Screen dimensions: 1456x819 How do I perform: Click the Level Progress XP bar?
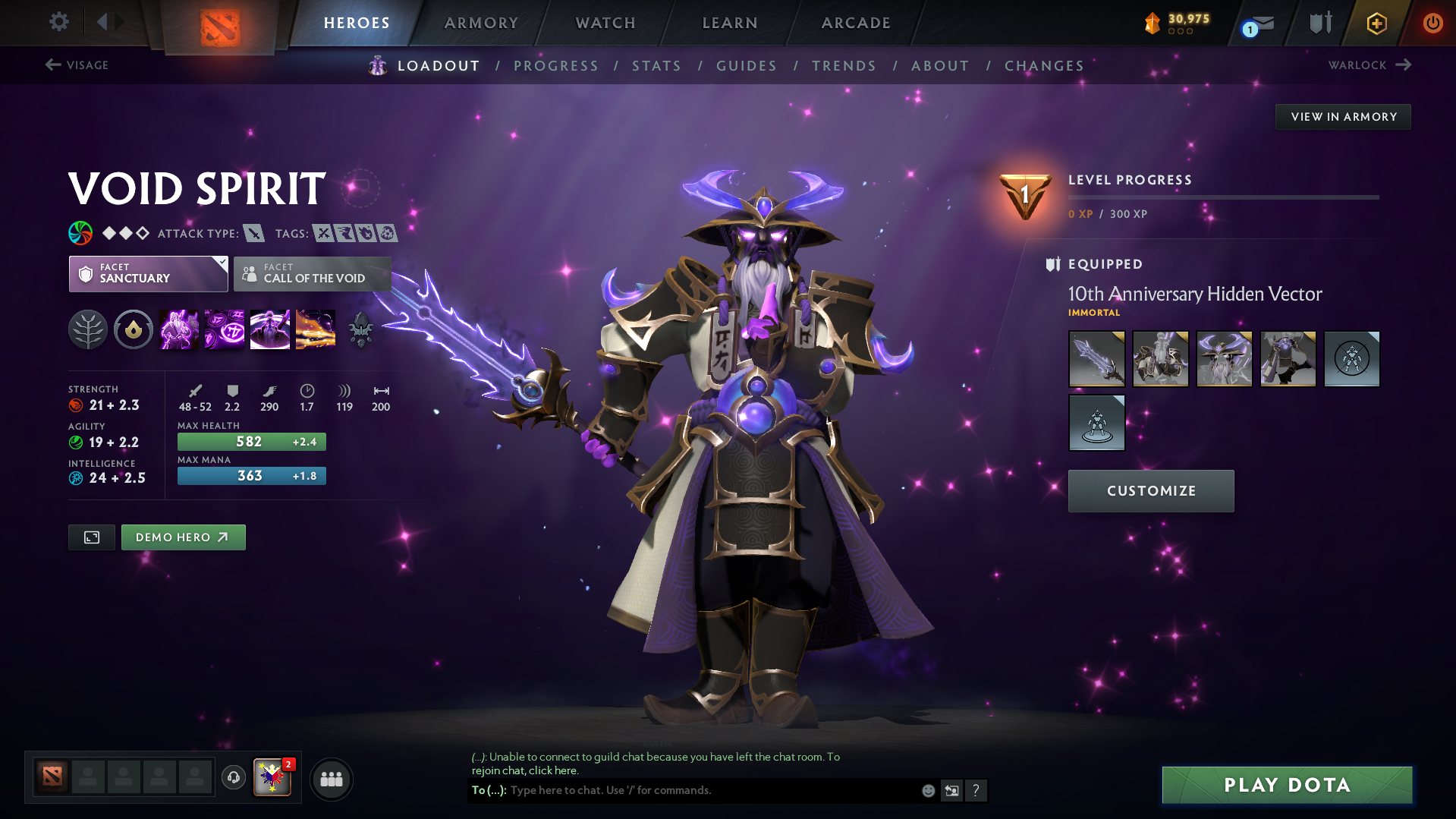[1223, 197]
